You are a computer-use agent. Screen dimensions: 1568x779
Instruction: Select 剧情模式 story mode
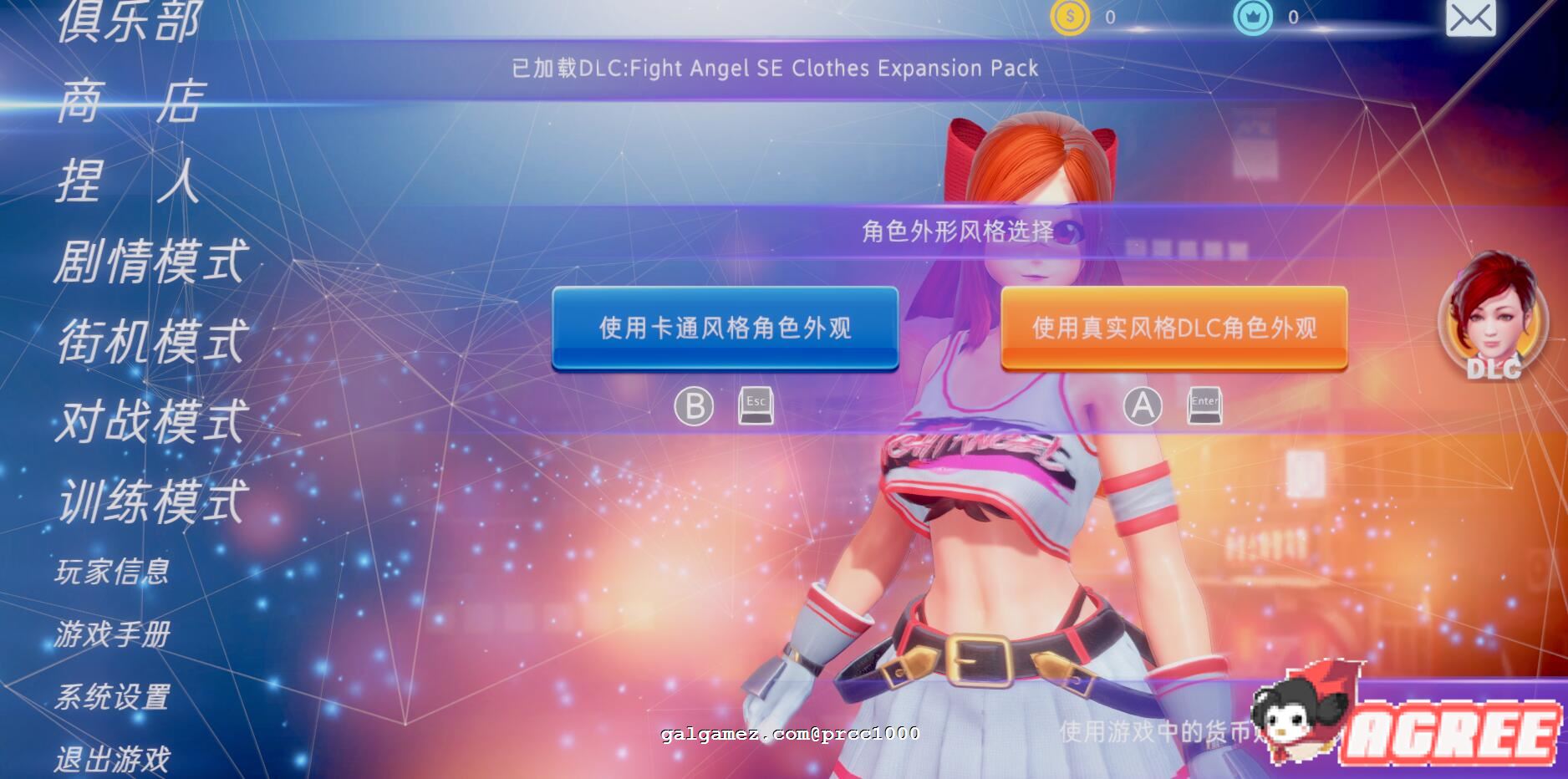click(x=150, y=260)
